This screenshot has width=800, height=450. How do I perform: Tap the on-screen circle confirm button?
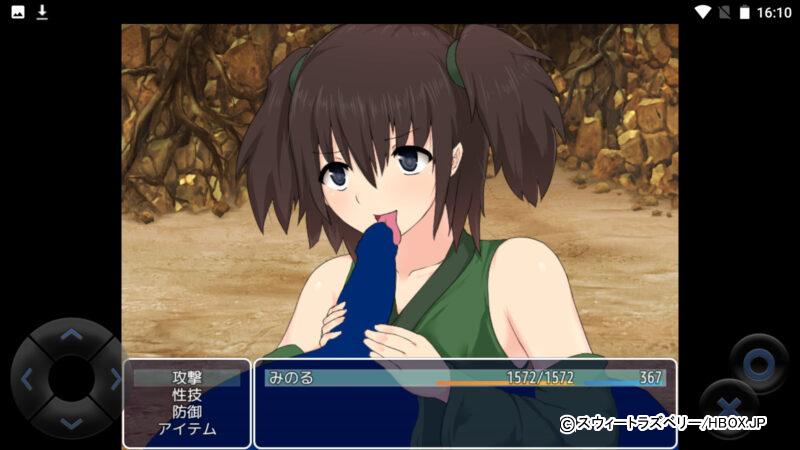pyautogui.click(x=758, y=364)
